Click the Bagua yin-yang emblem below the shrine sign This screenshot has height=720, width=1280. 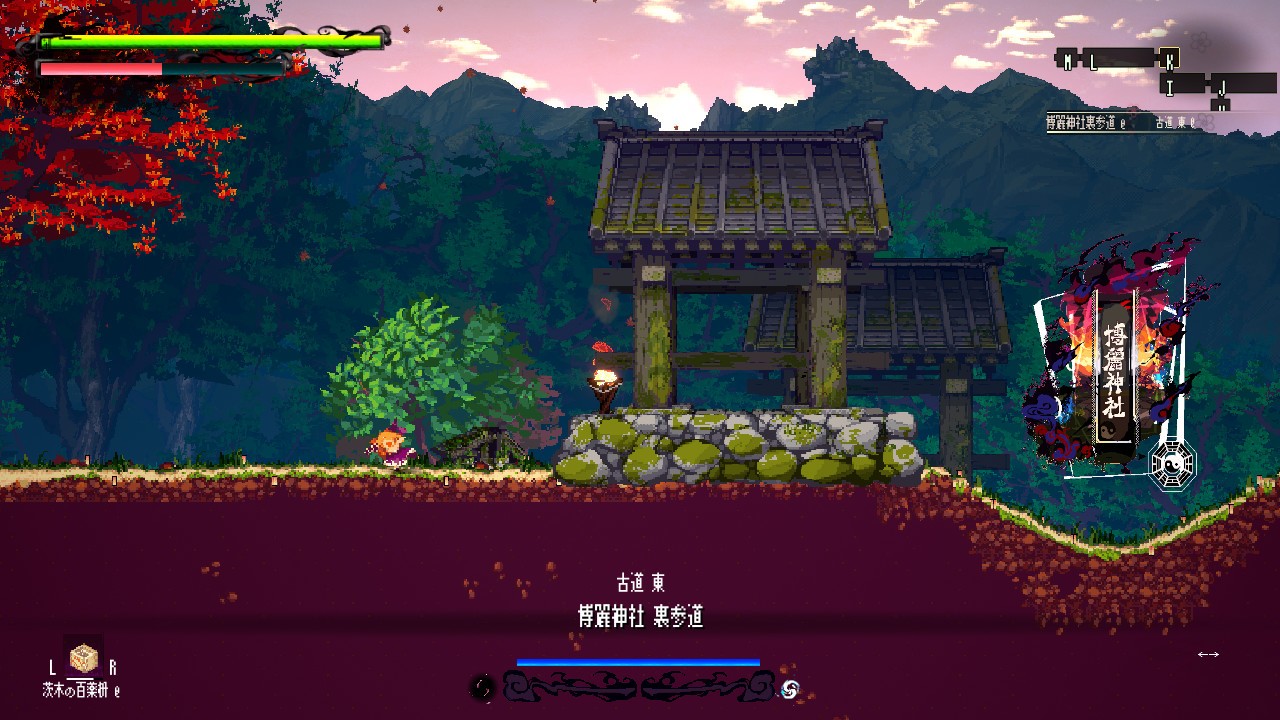pyautogui.click(x=1174, y=463)
